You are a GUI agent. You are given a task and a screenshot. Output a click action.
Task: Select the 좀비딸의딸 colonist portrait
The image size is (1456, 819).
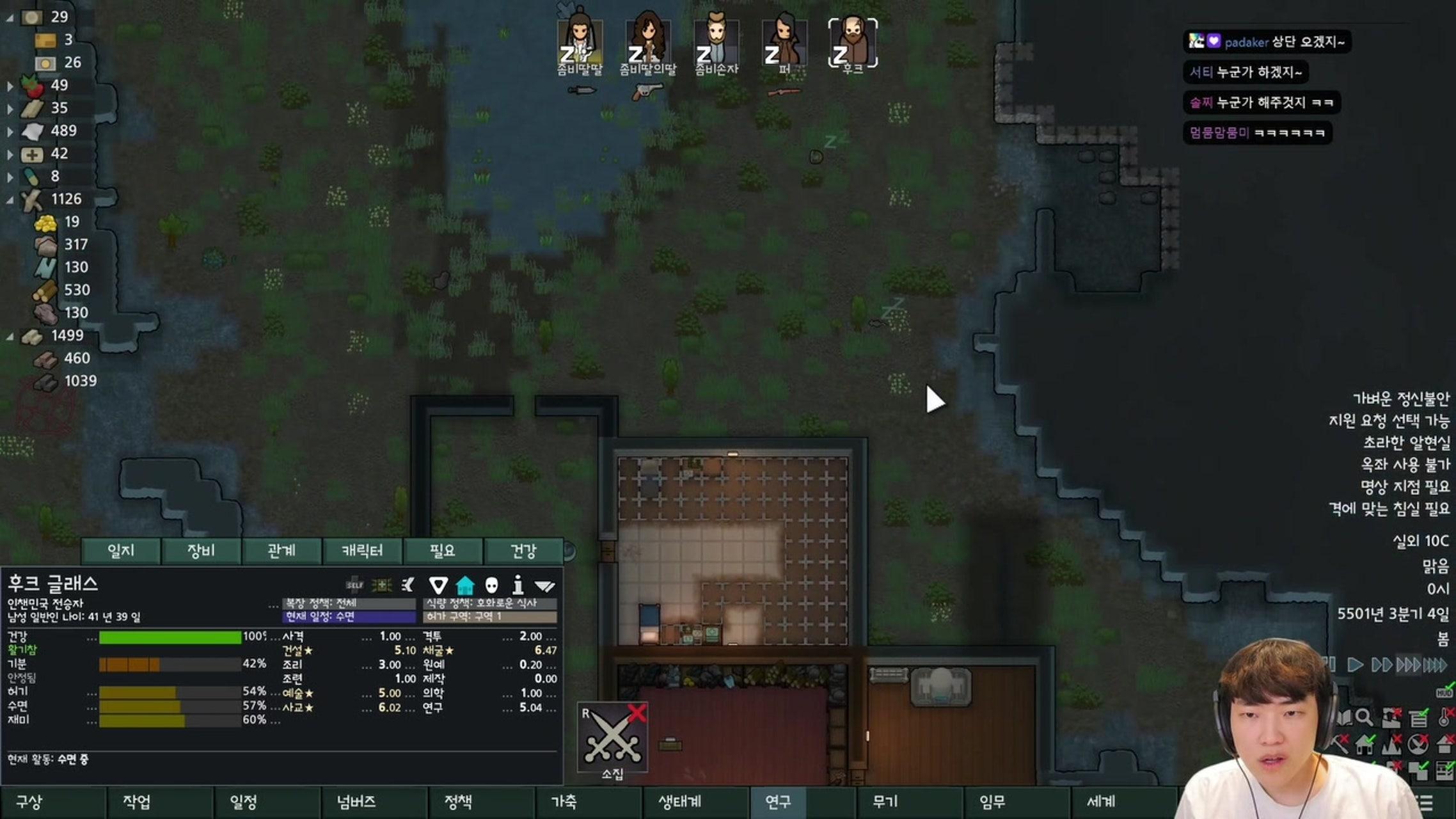coord(647,43)
